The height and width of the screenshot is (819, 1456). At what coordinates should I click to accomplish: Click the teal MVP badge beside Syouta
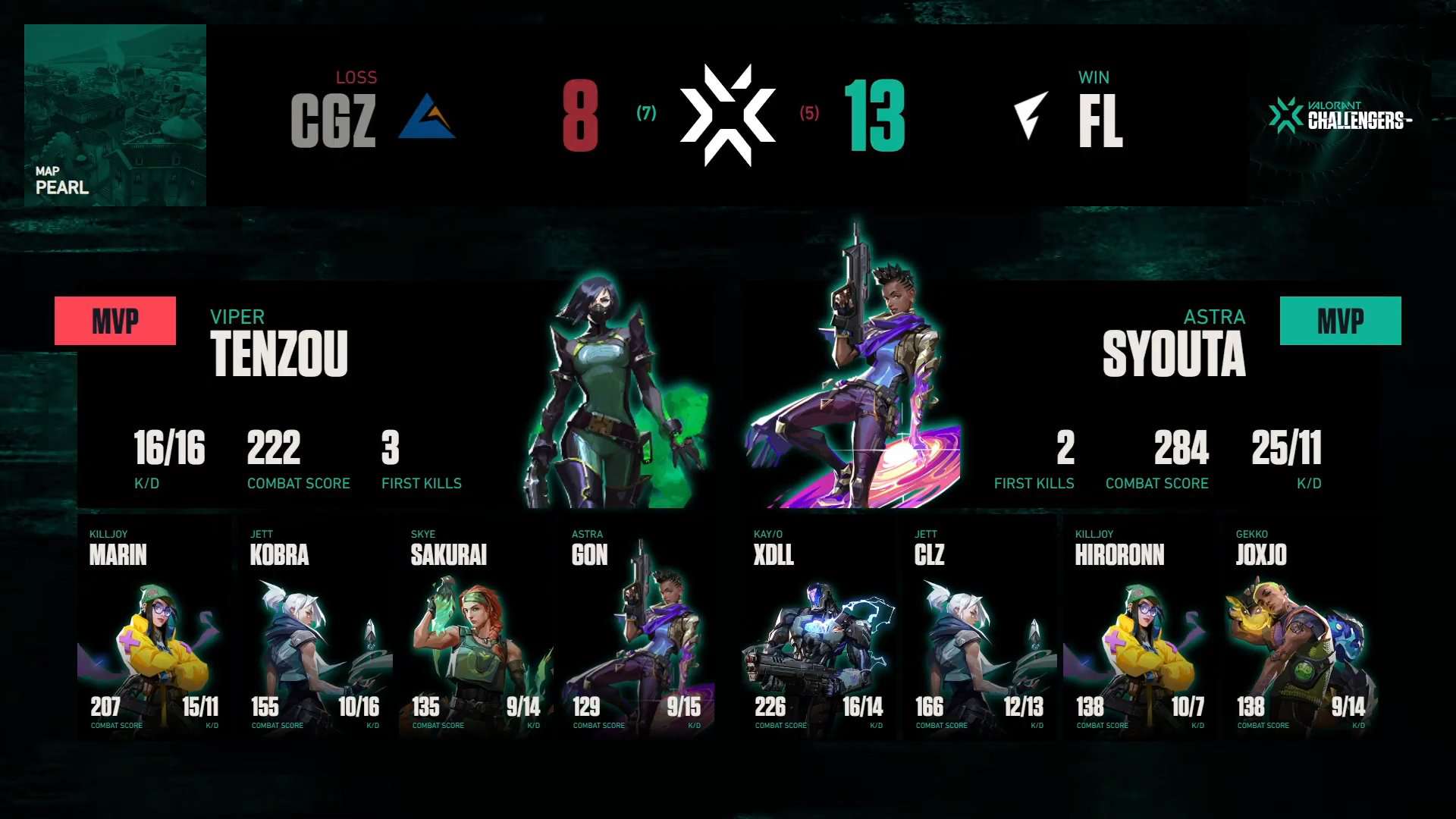tap(1340, 321)
